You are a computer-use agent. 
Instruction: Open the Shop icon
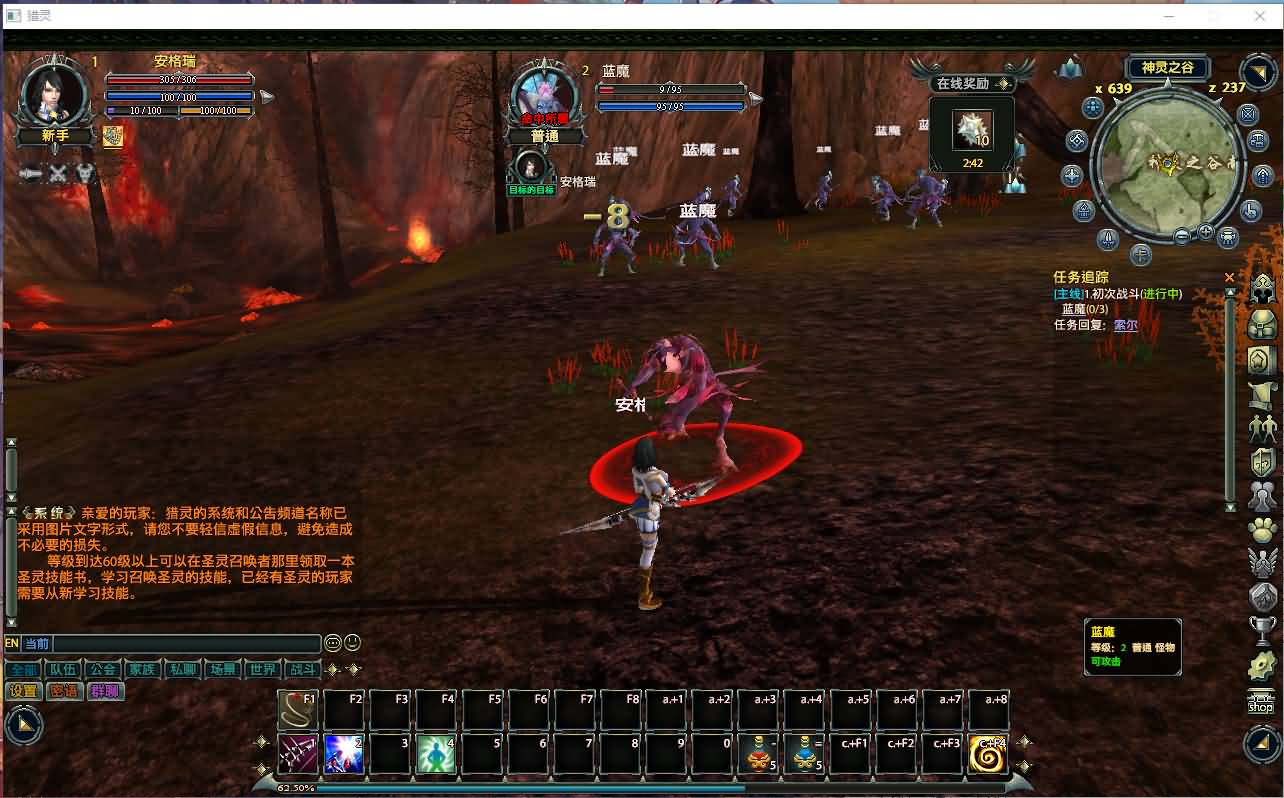point(1261,702)
